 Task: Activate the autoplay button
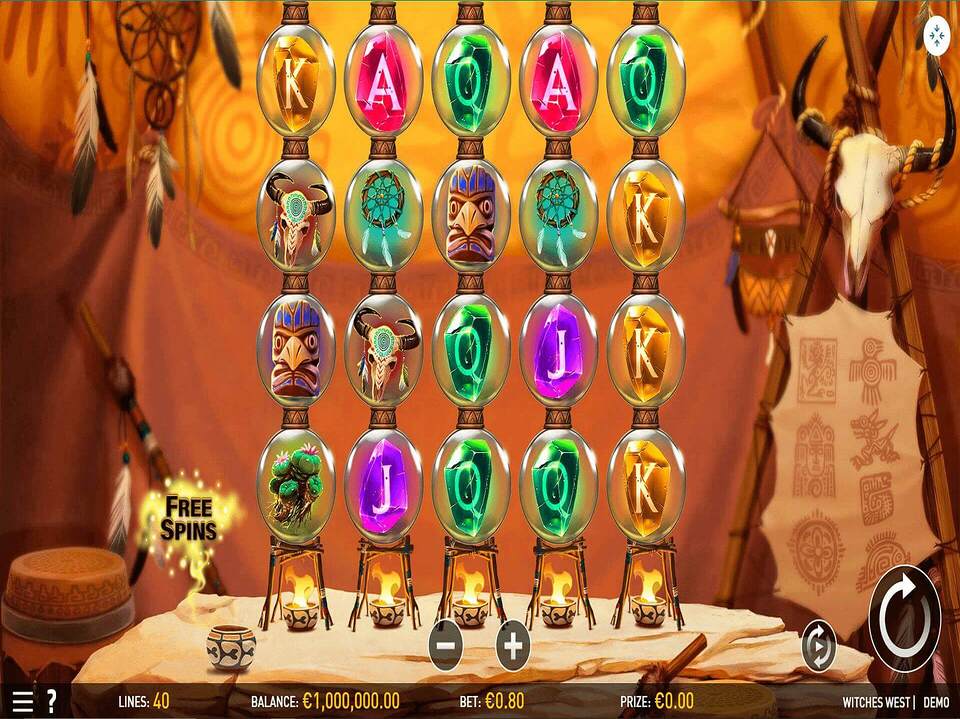[819, 647]
